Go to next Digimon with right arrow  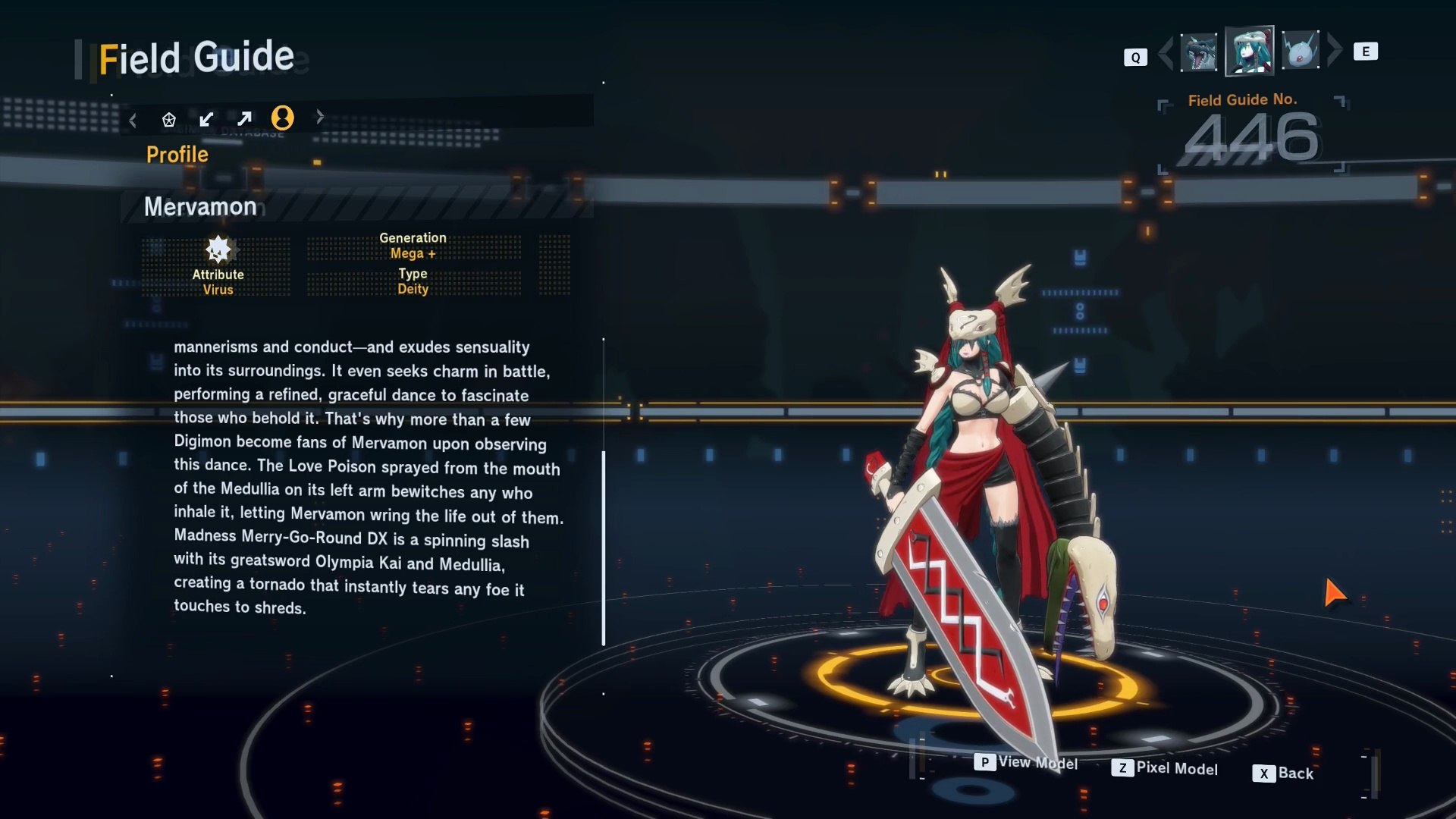1335,50
